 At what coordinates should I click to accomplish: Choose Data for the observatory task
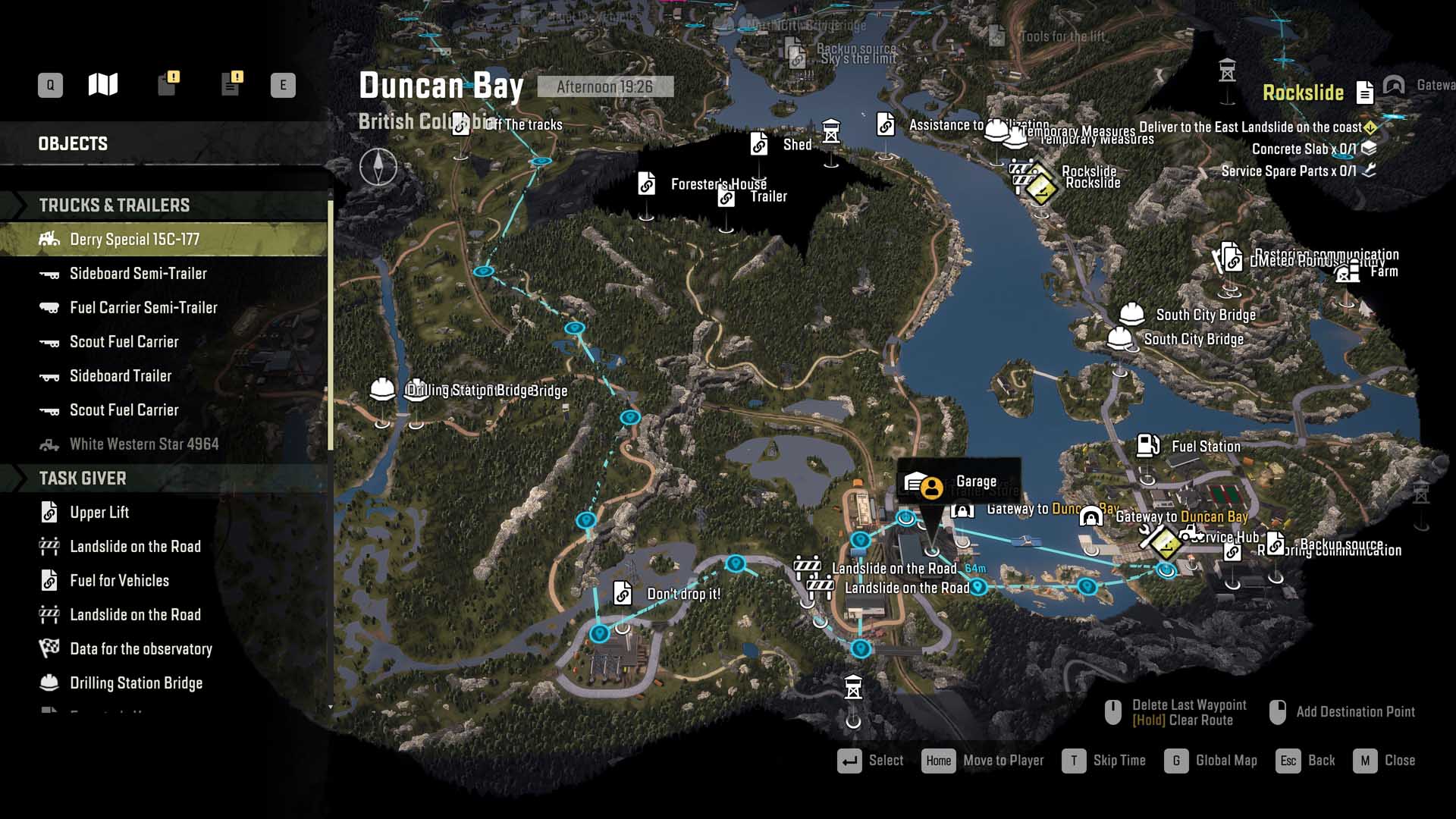pos(140,649)
